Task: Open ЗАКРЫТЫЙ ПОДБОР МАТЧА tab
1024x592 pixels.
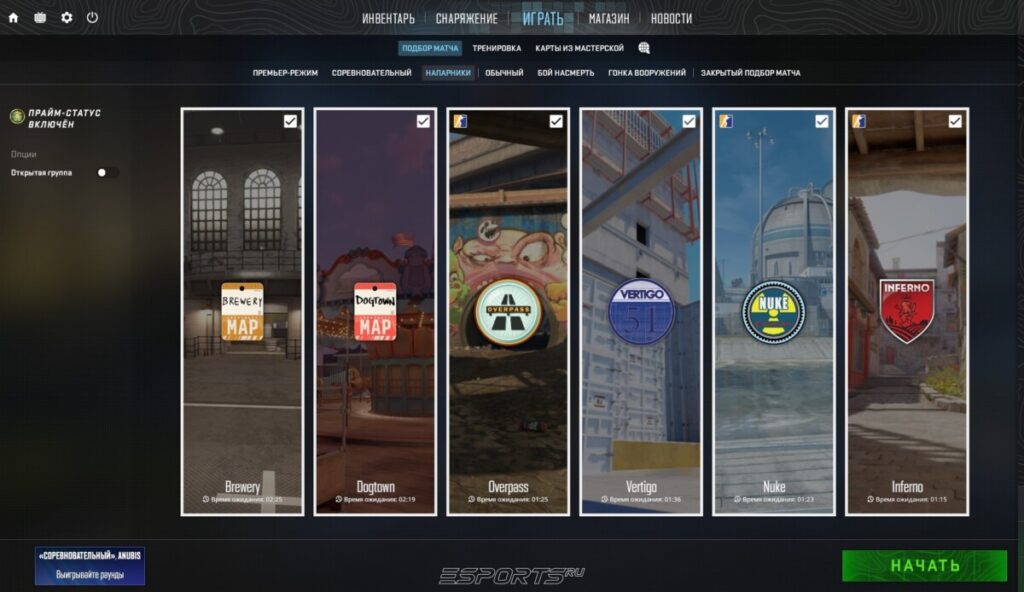Action: pos(750,73)
